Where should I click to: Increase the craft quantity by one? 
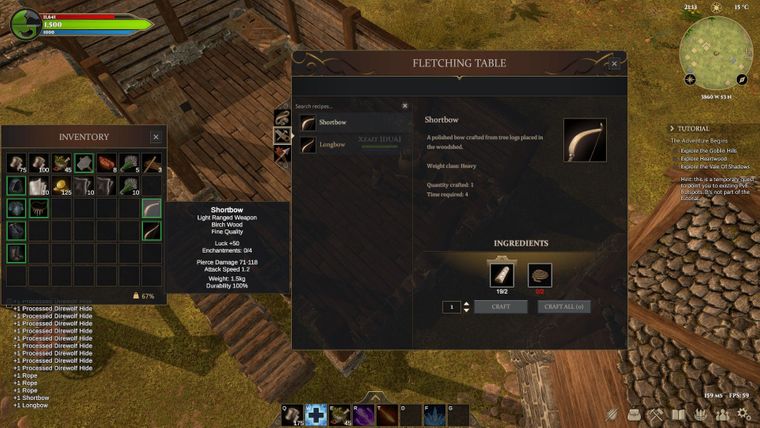[466, 304]
